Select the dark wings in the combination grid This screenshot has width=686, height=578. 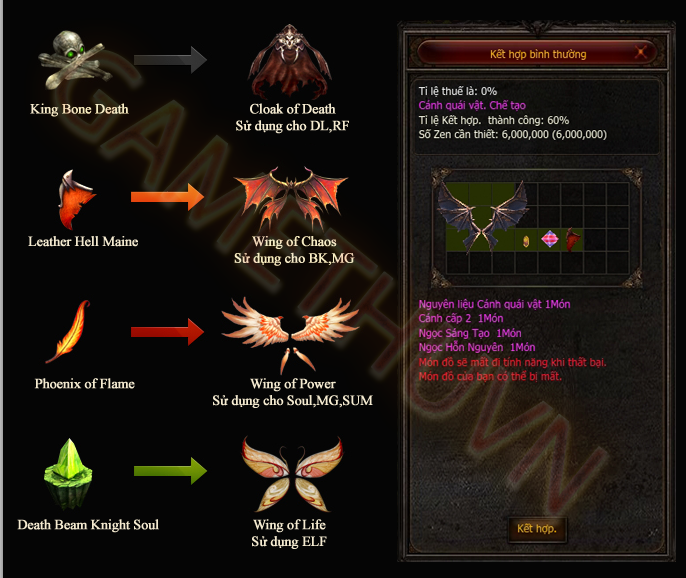[483, 214]
